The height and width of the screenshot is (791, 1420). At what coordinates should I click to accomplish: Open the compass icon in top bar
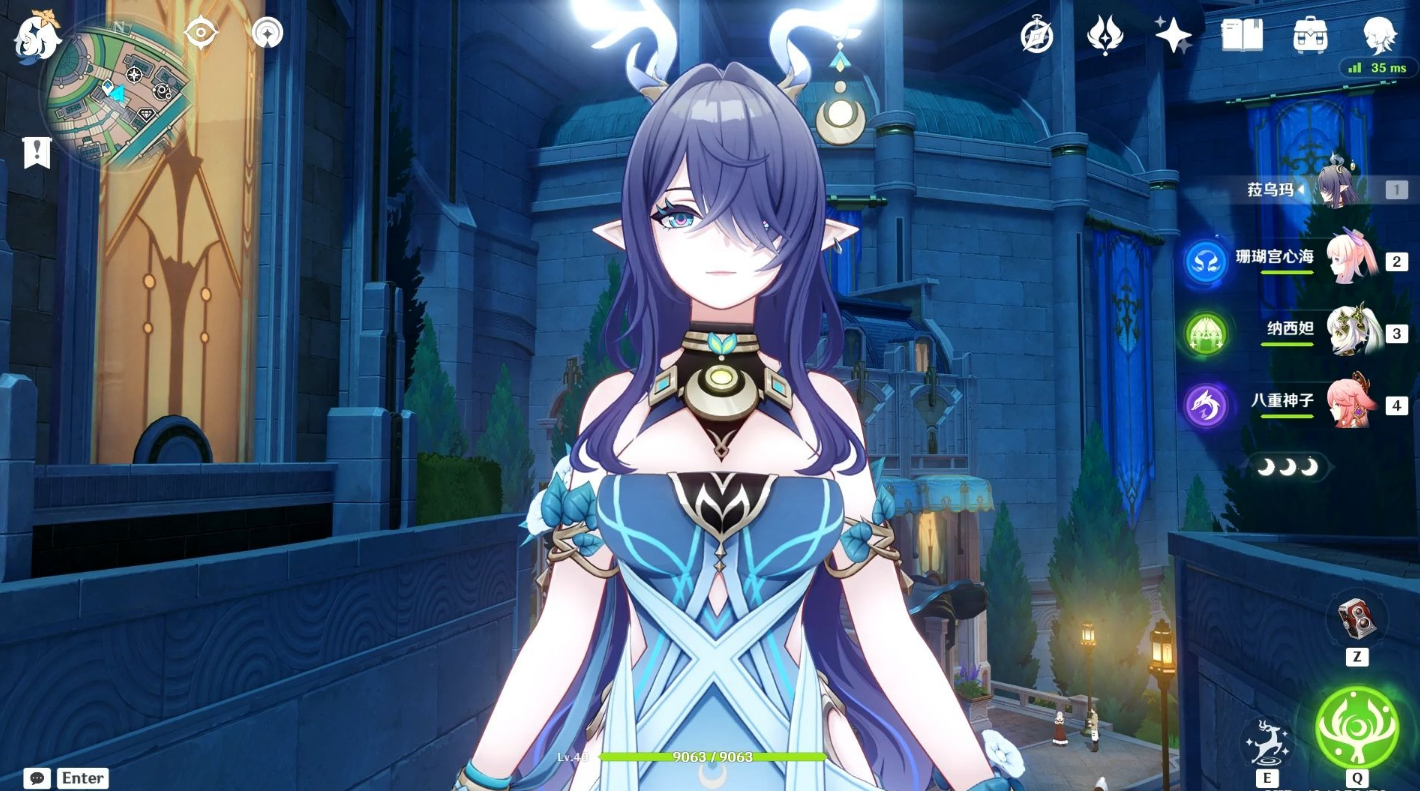(x=1037, y=35)
